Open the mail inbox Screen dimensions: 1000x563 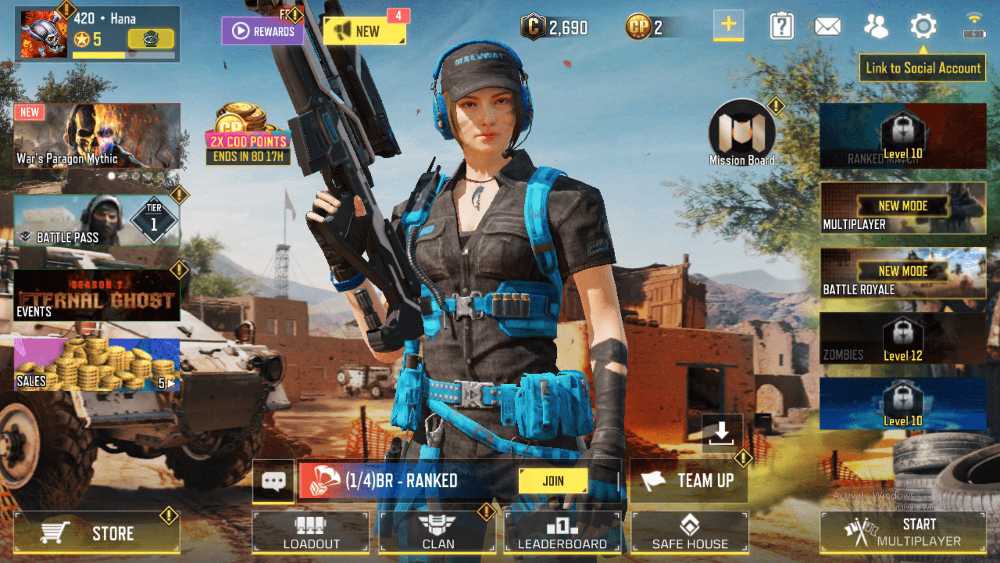pos(828,27)
